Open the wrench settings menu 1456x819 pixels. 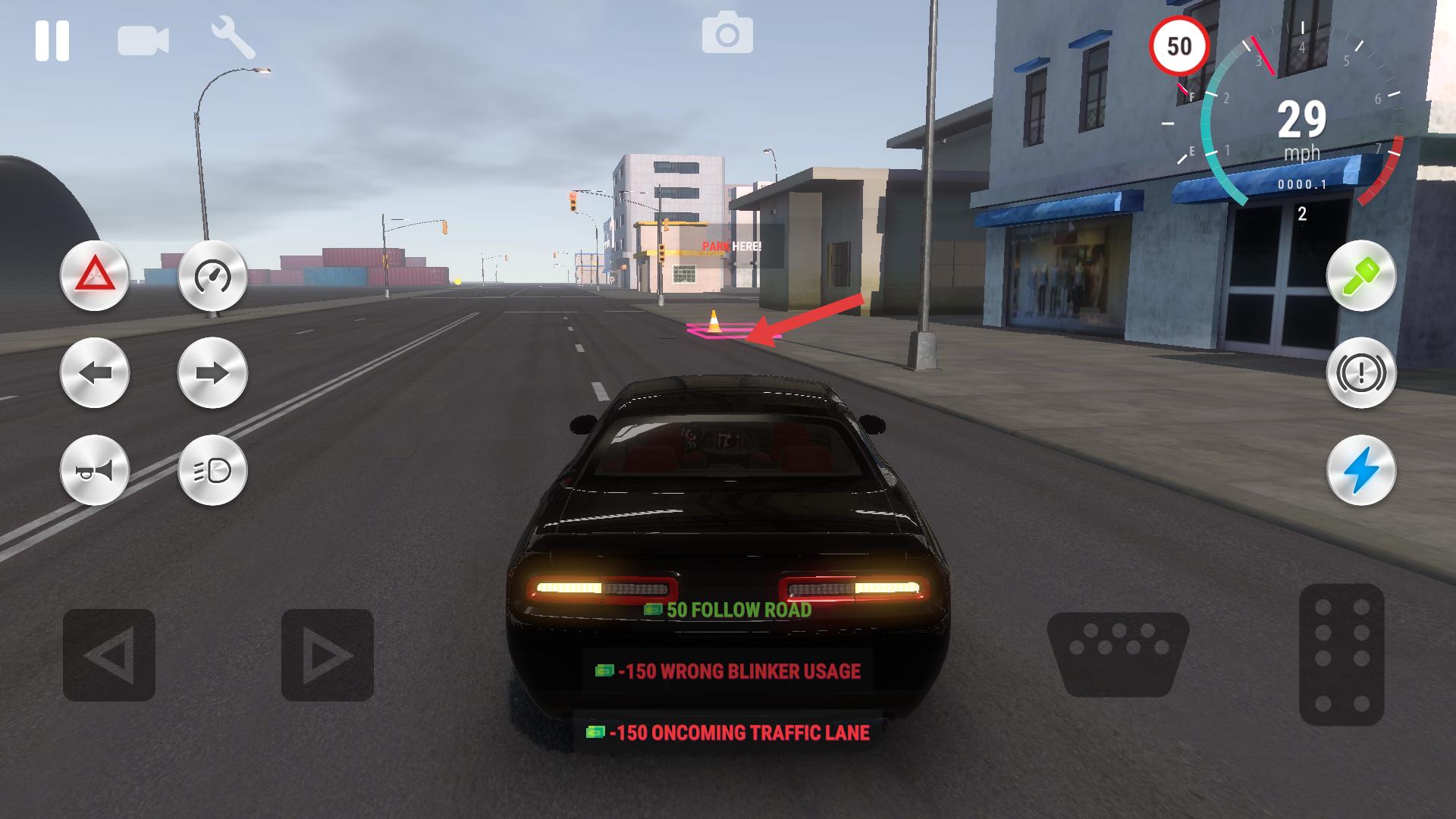coord(233,39)
